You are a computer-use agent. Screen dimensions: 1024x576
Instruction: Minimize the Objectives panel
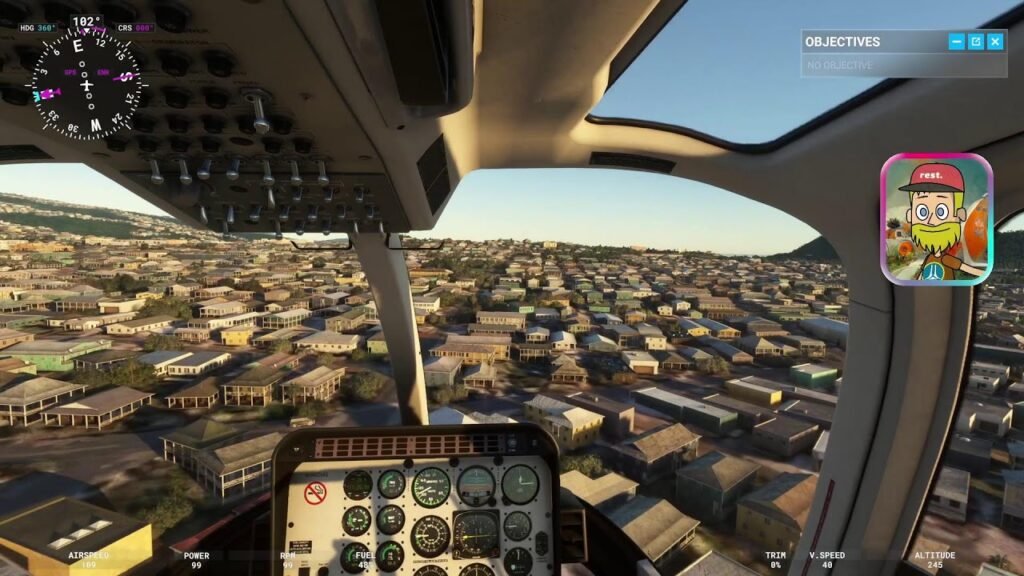coord(957,41)
